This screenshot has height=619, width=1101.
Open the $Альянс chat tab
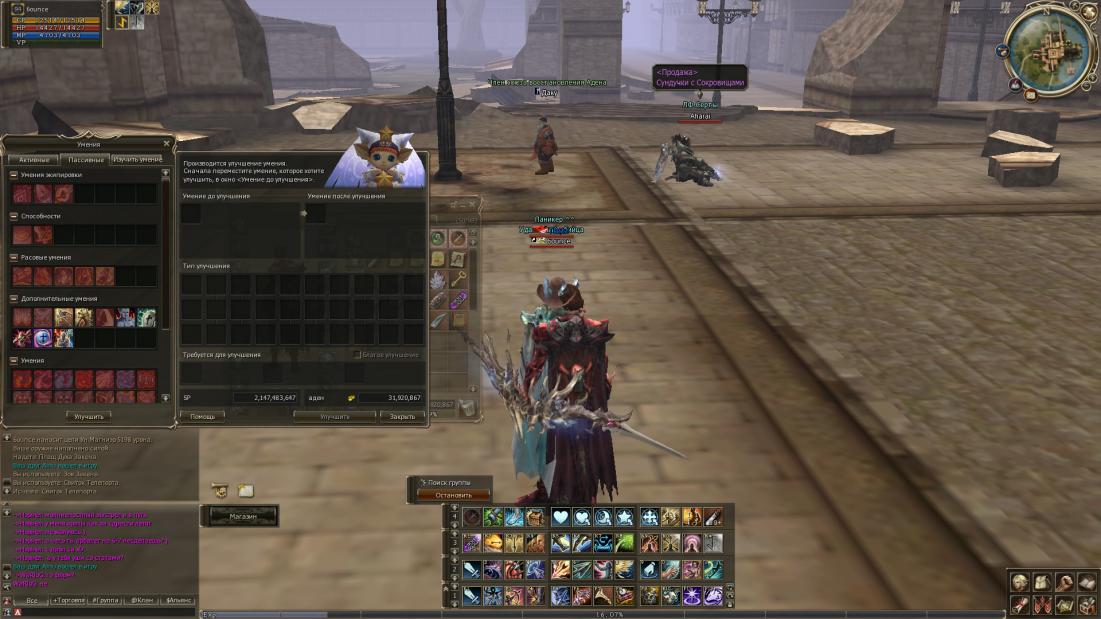[180, 600]
